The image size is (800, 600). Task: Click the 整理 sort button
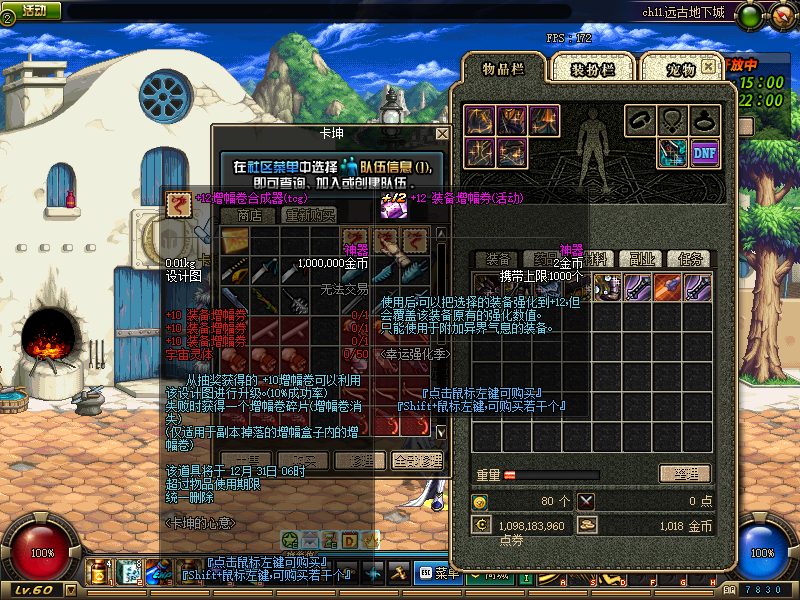point(684,474)
